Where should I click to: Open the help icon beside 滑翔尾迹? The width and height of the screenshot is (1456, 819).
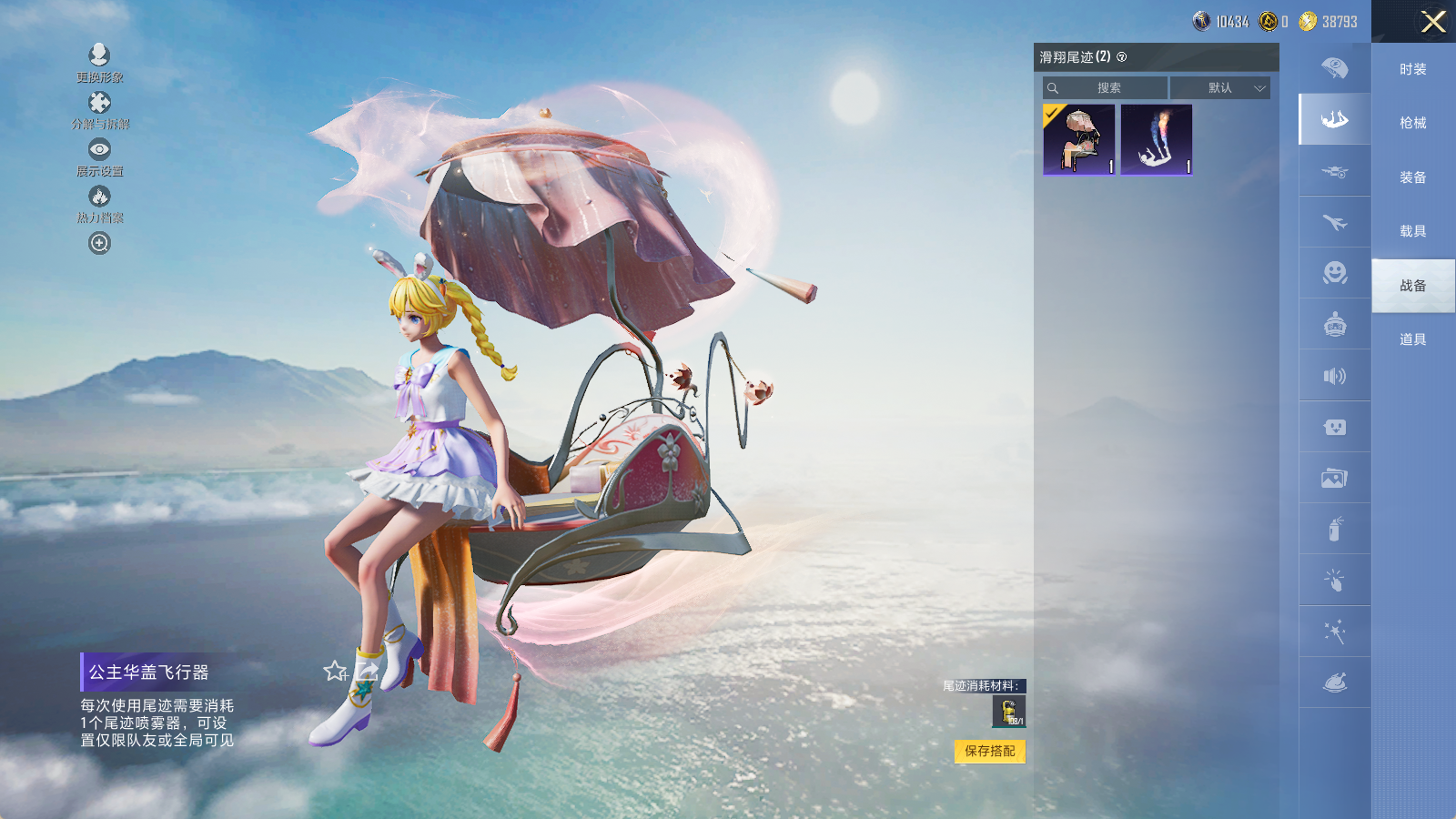(x=1122, y=57)
